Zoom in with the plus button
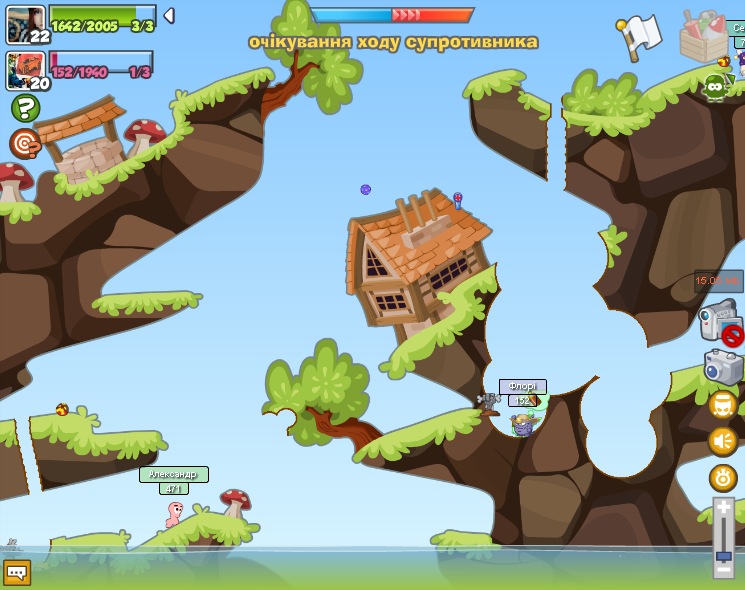The width and height of the screenshot is (745, 590). (723, 508)
